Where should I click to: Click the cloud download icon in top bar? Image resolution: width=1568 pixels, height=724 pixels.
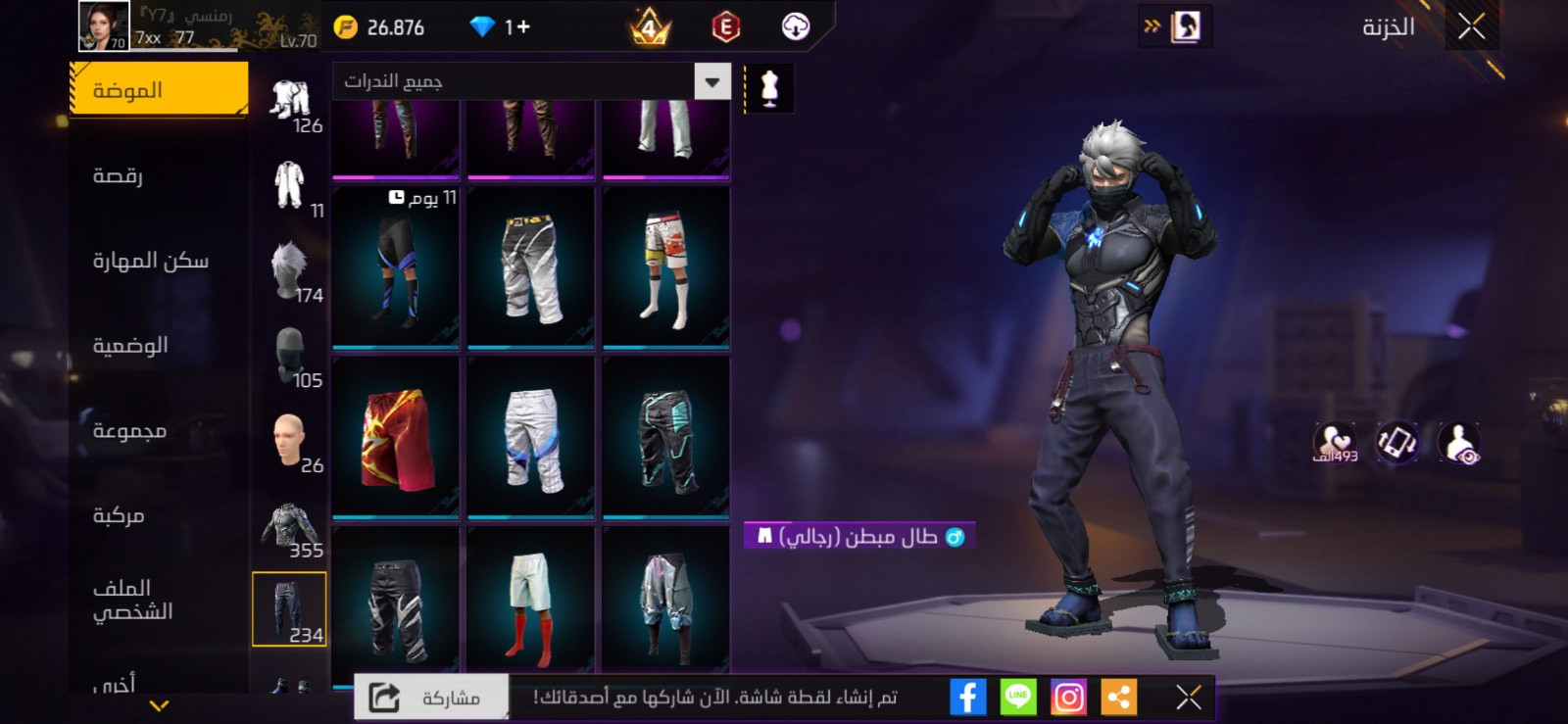pos(796,27)
